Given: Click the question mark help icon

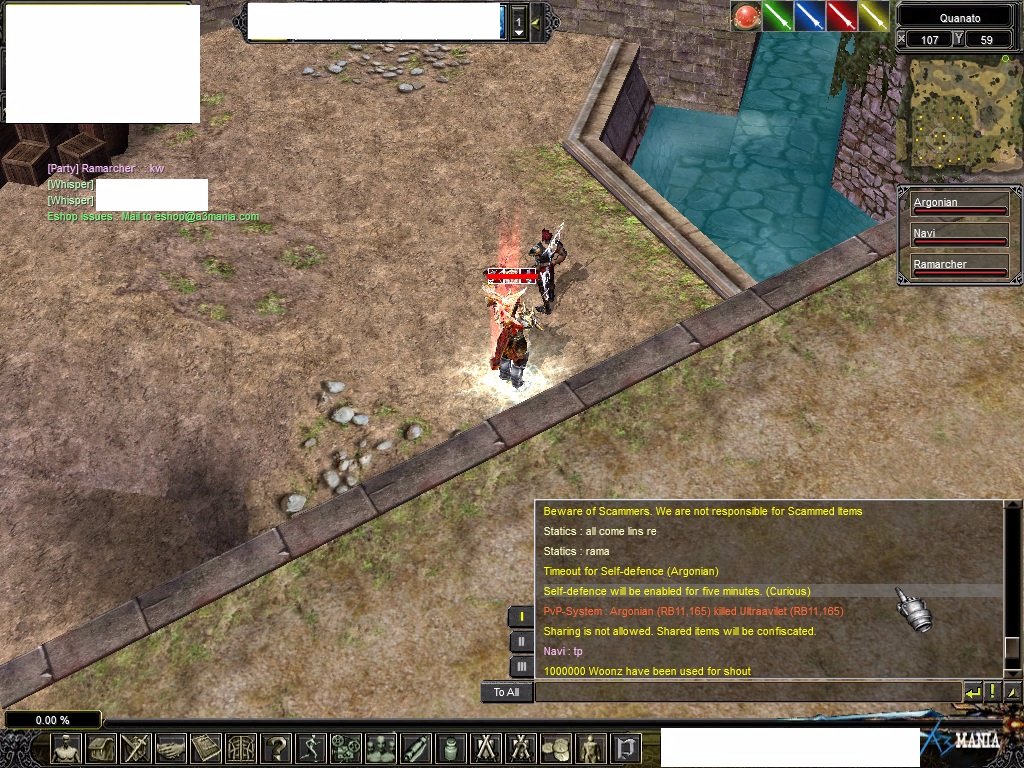Looking at the screenshot, I should click(275, 748).
